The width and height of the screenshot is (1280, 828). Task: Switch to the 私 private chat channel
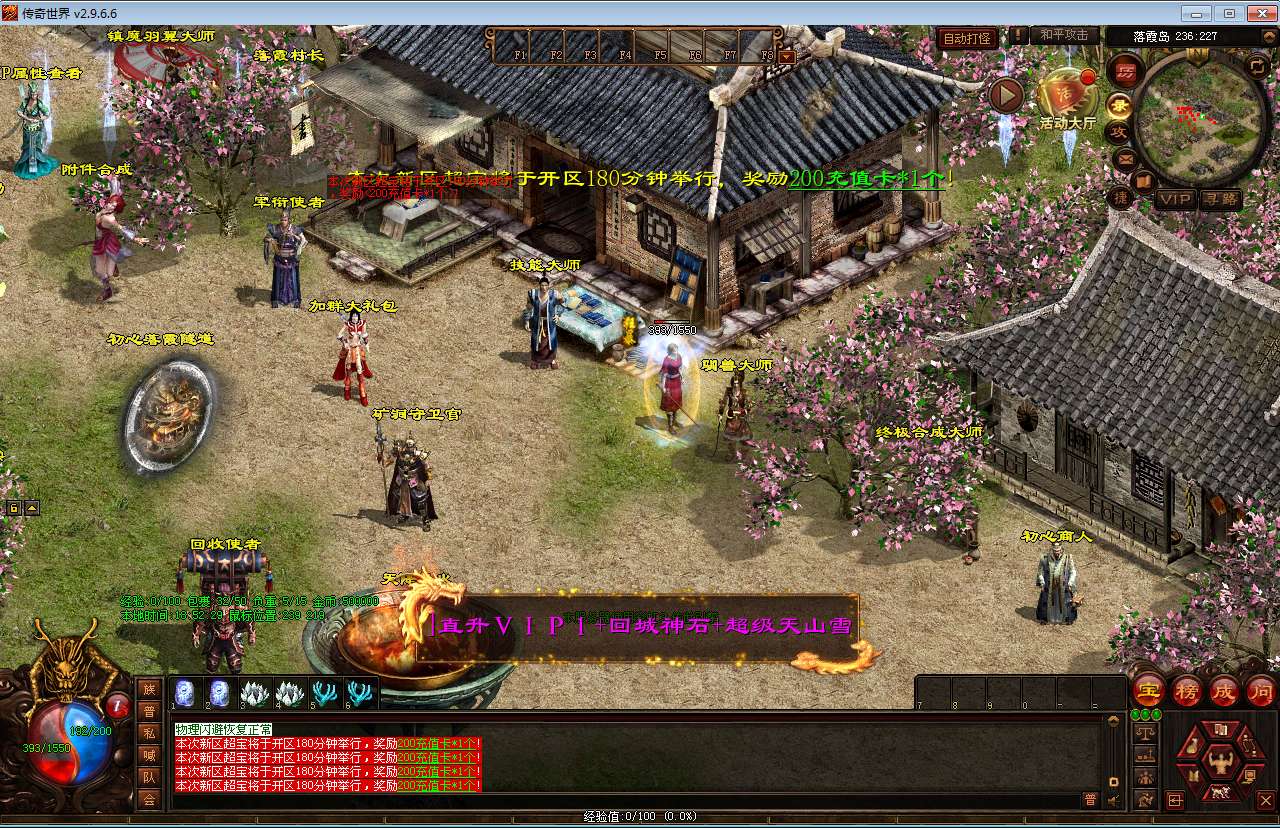(x=149, y=733)
